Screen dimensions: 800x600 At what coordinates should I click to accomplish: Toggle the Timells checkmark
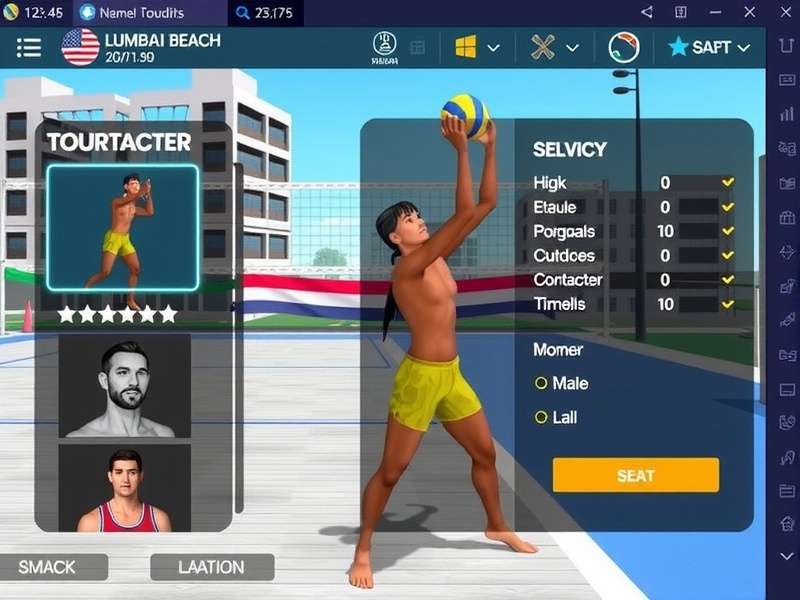[728, 304]
